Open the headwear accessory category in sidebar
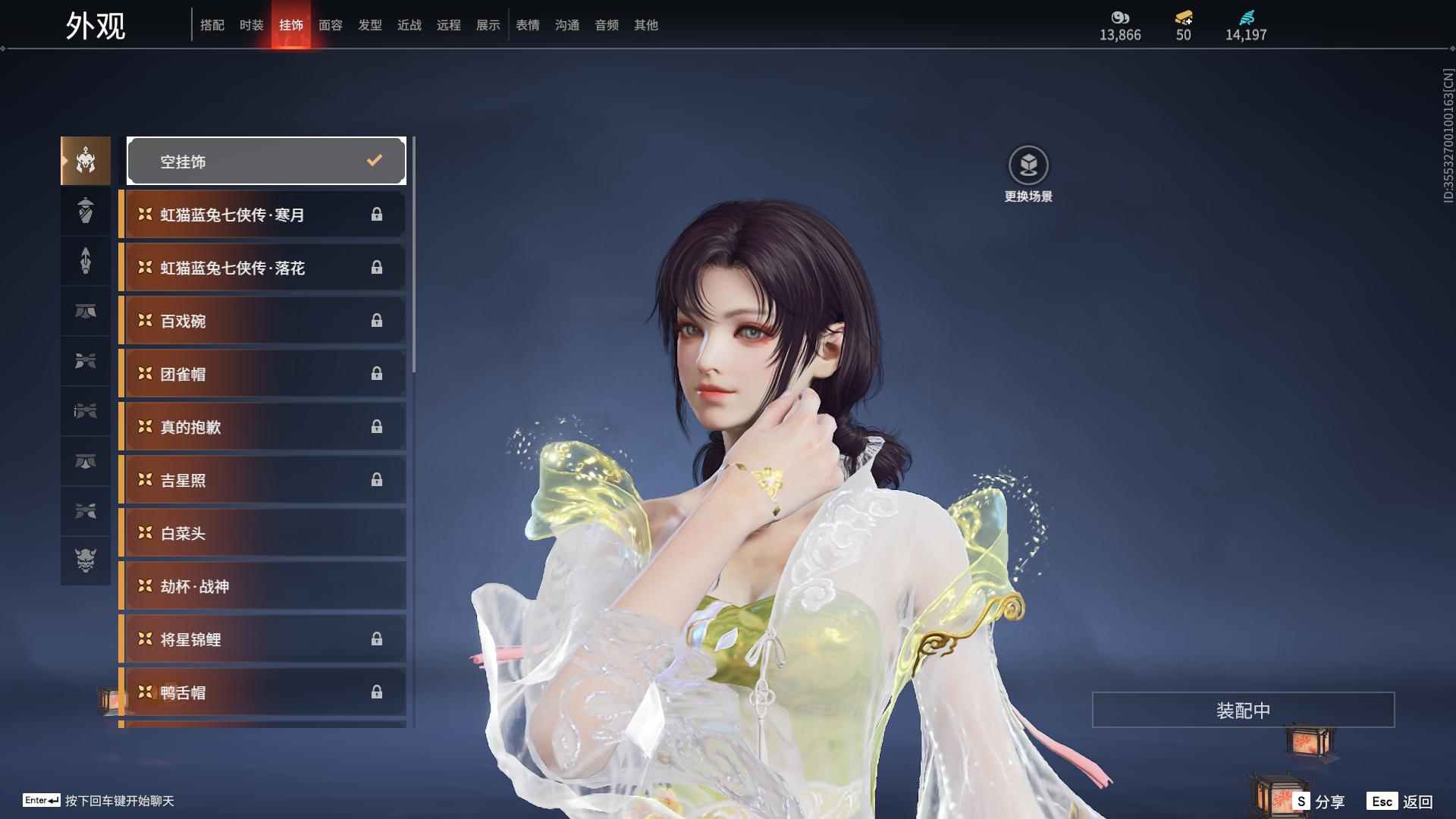 [x=85, y=212]
